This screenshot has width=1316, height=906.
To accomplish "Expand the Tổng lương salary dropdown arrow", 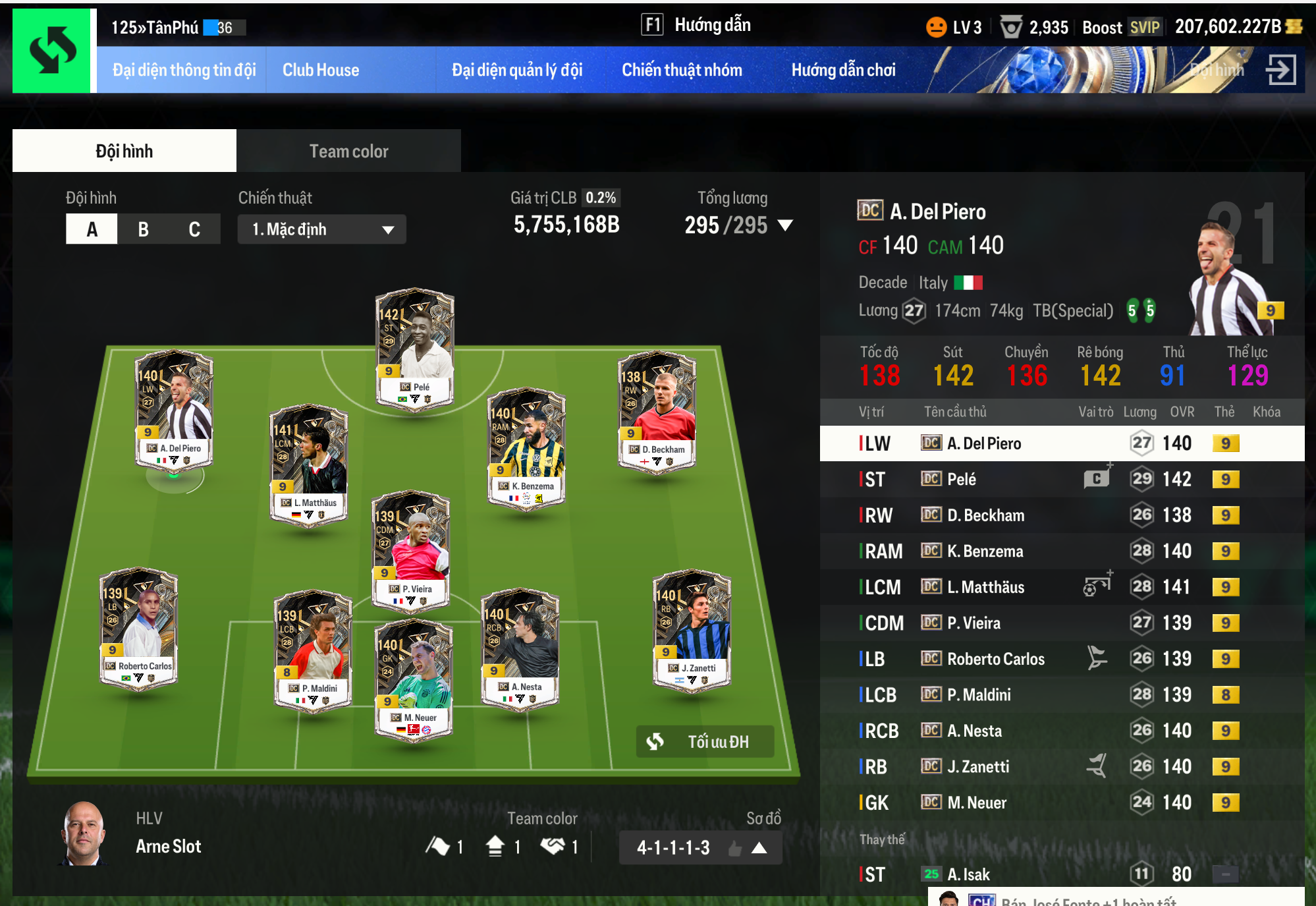I will pos(784,225).
